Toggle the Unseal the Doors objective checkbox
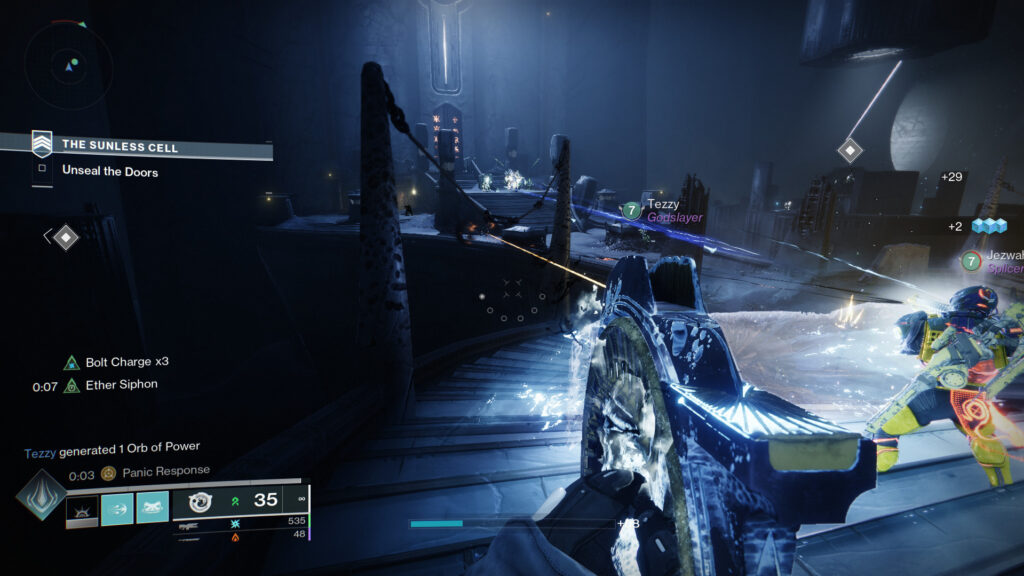Viewport: 1024px width, 576px height. (42, 170)
